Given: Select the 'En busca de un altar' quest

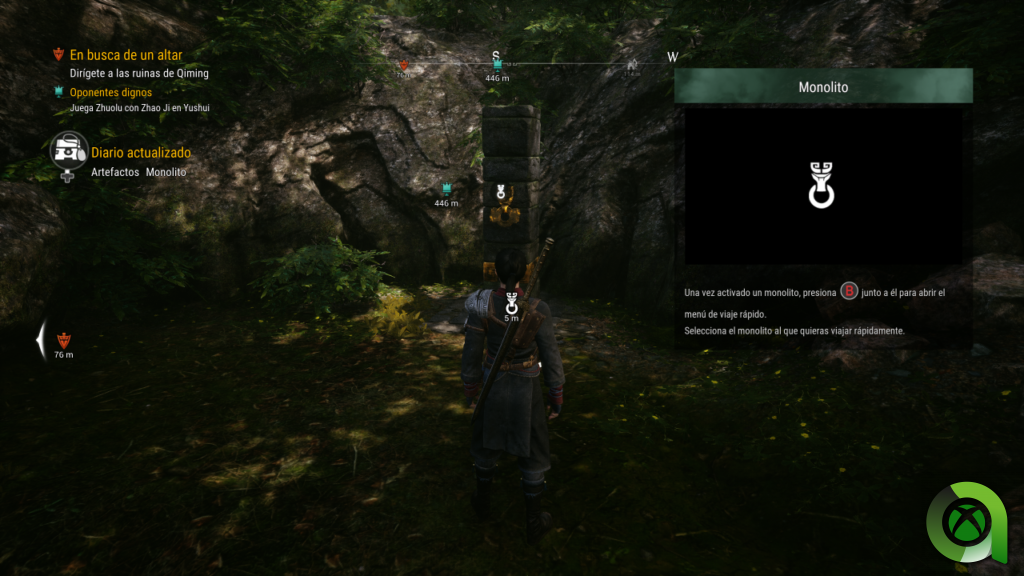Looking at the screenshot, I should point(125,55).
